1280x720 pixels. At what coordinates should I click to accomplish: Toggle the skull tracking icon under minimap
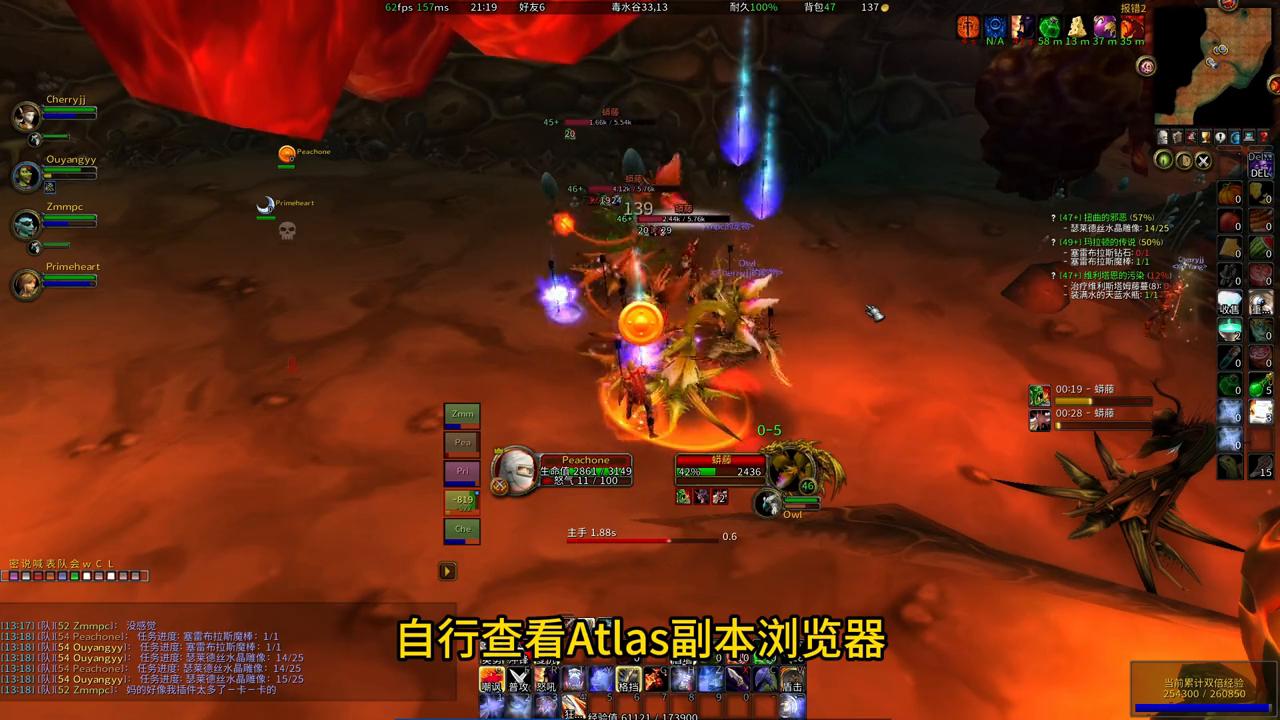[x=1163, y=135]
